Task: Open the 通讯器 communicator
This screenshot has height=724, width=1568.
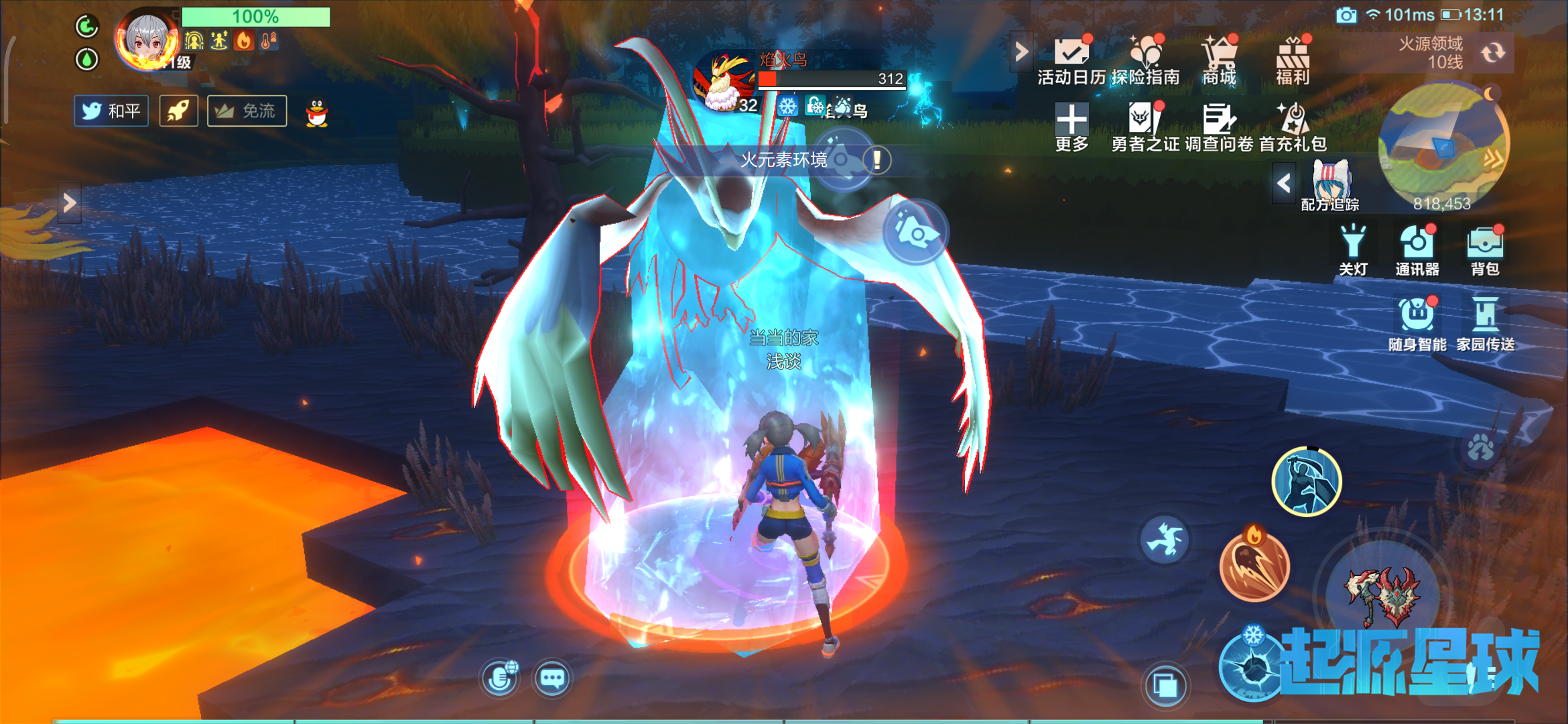Action: (1417, 250)
